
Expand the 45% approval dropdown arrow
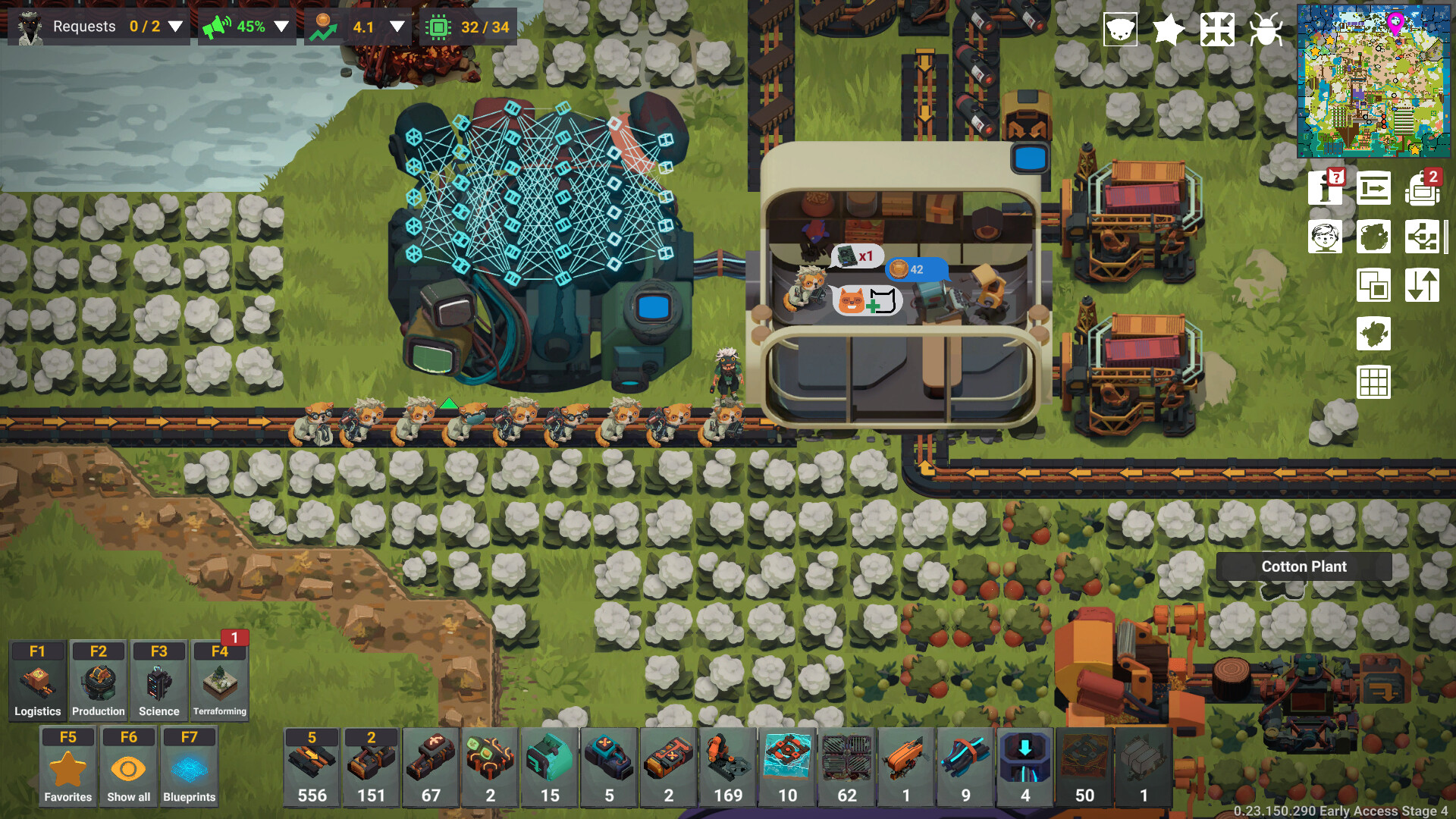(281, 25)
